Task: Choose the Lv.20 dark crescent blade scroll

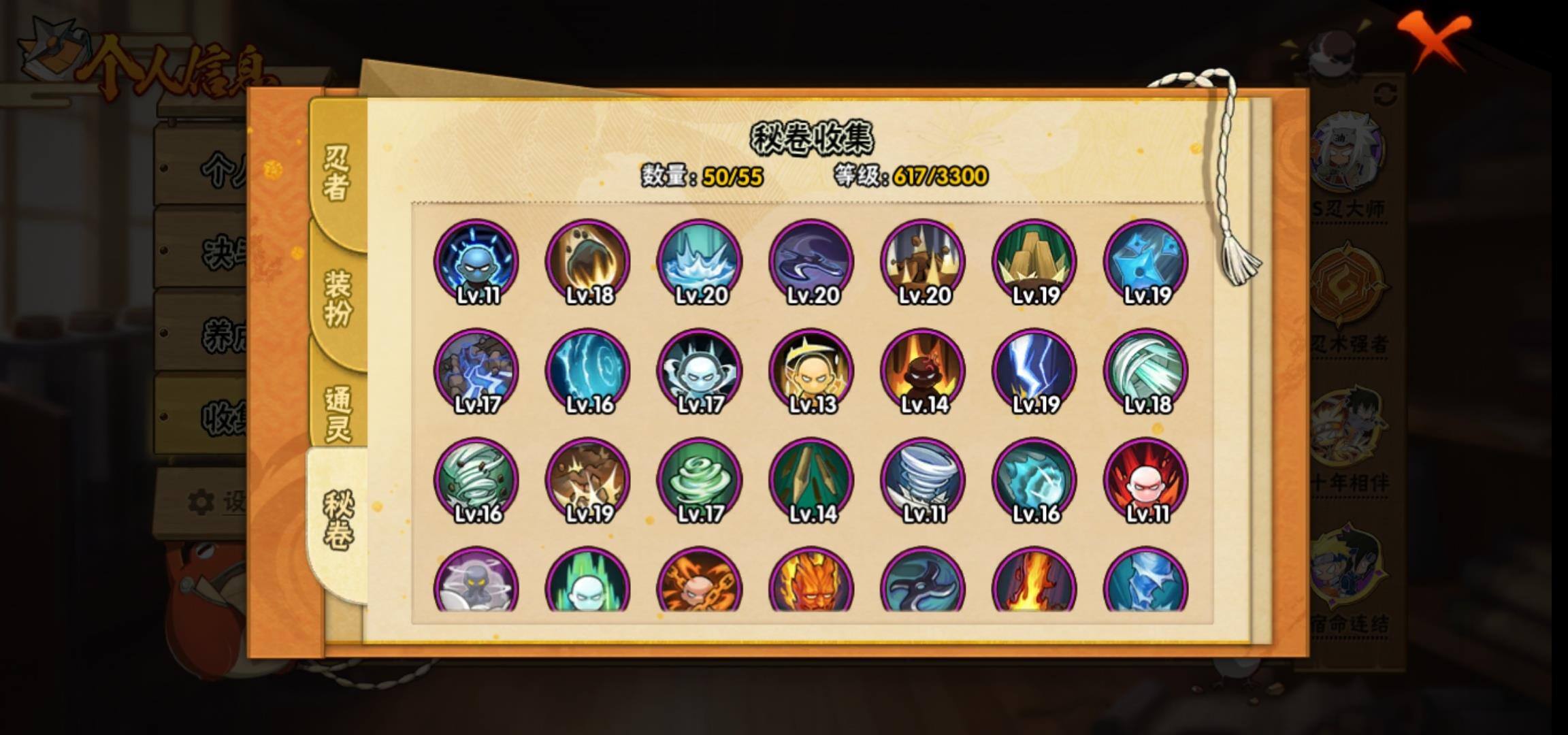Action: click(811, 261)
